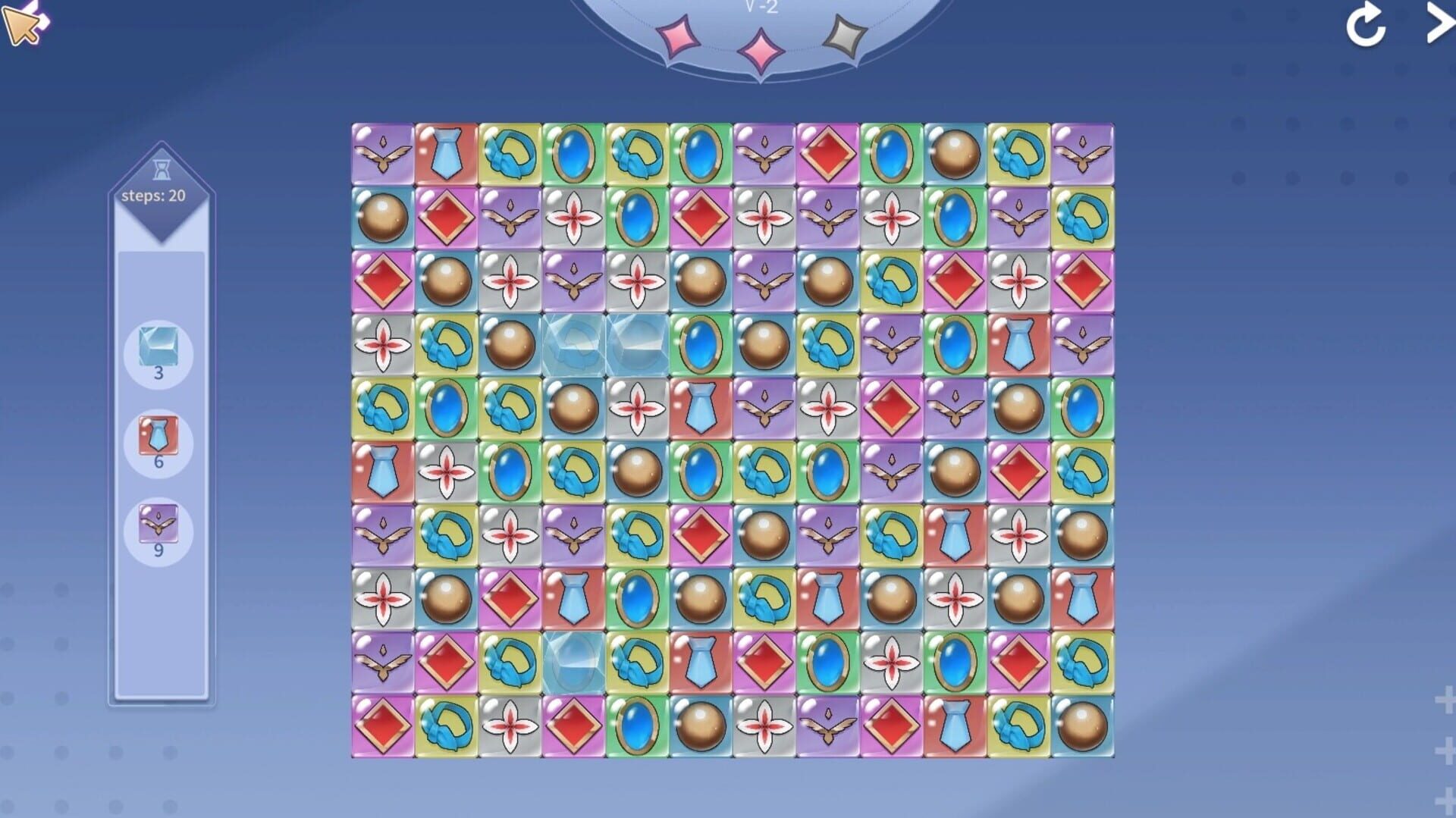Click the blue tie tile in the top row
1456x818 pixels.
tap(446, 155)
